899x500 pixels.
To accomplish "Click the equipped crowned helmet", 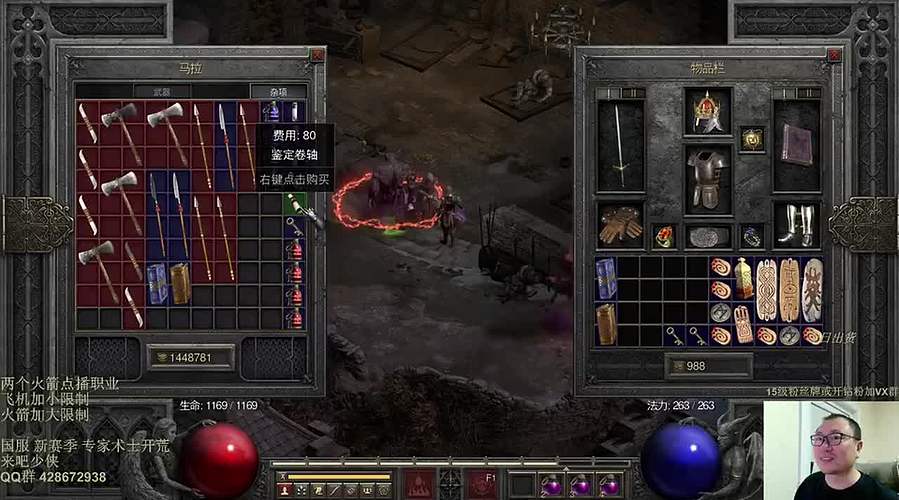I will pos(708,111).
